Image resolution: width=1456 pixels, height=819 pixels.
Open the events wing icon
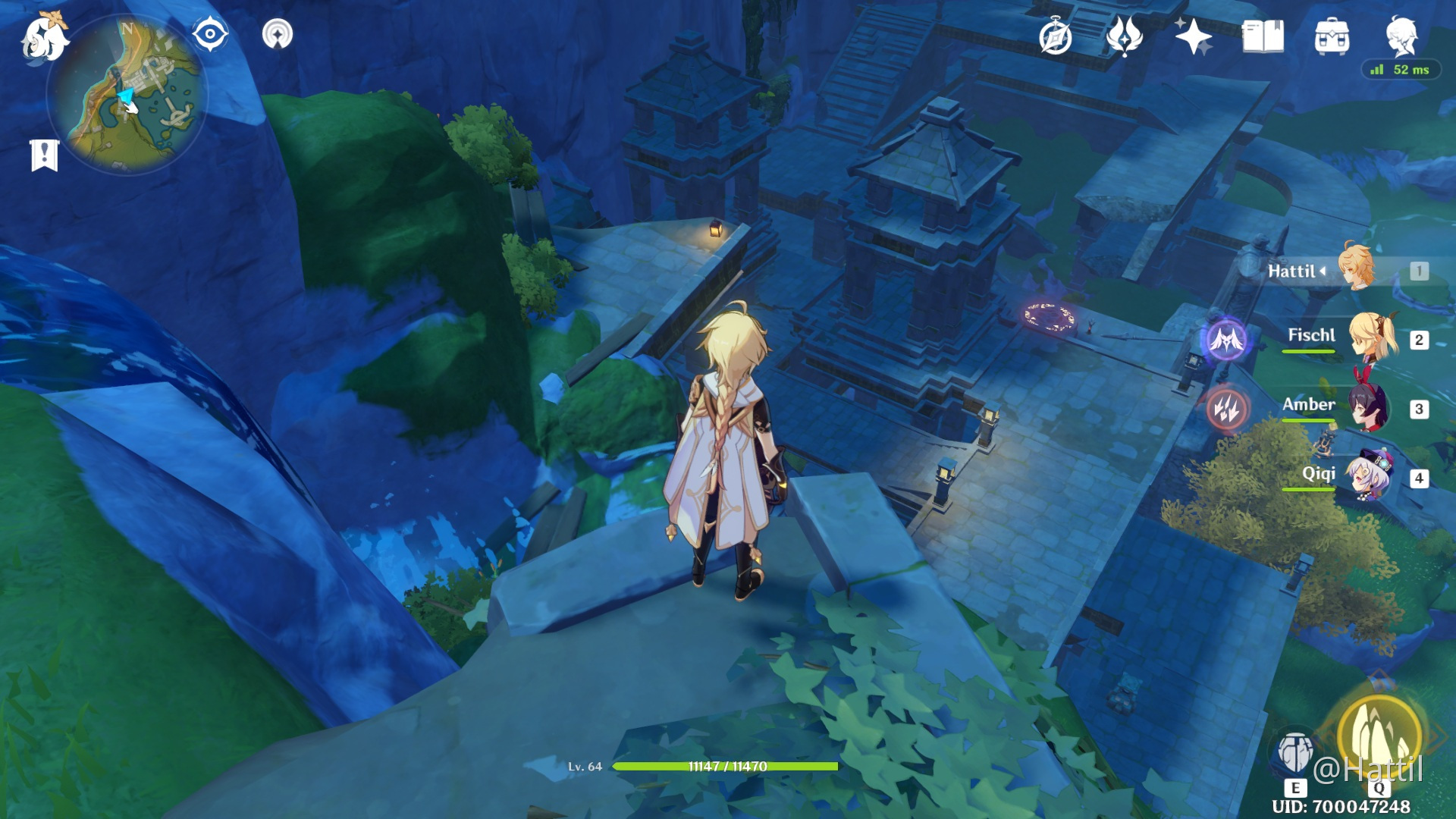(1124, 36)
